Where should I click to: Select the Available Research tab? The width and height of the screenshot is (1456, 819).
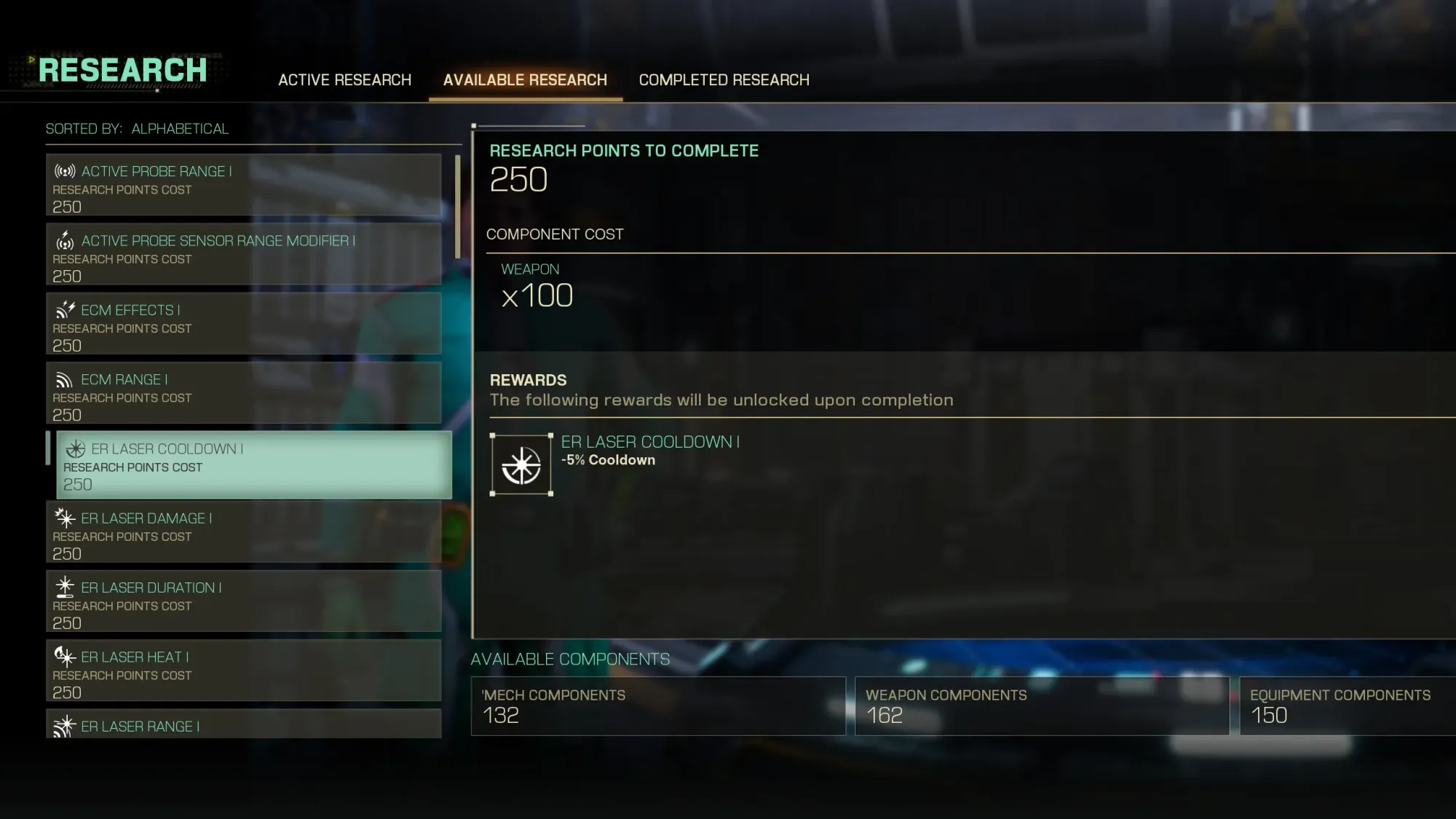tap(526, 79)
